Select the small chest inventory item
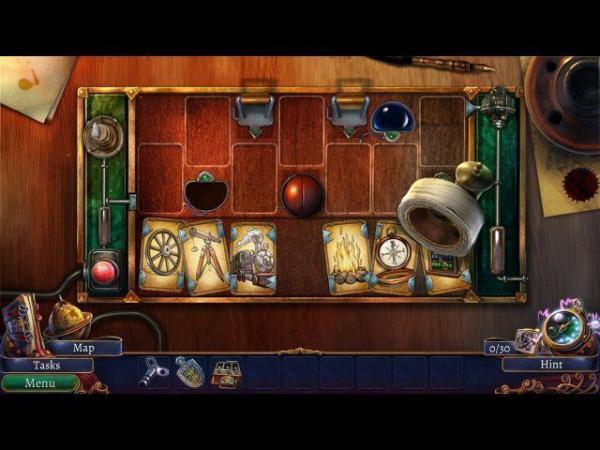The height and width of the screenshot is (450, 600). [228, 373]
